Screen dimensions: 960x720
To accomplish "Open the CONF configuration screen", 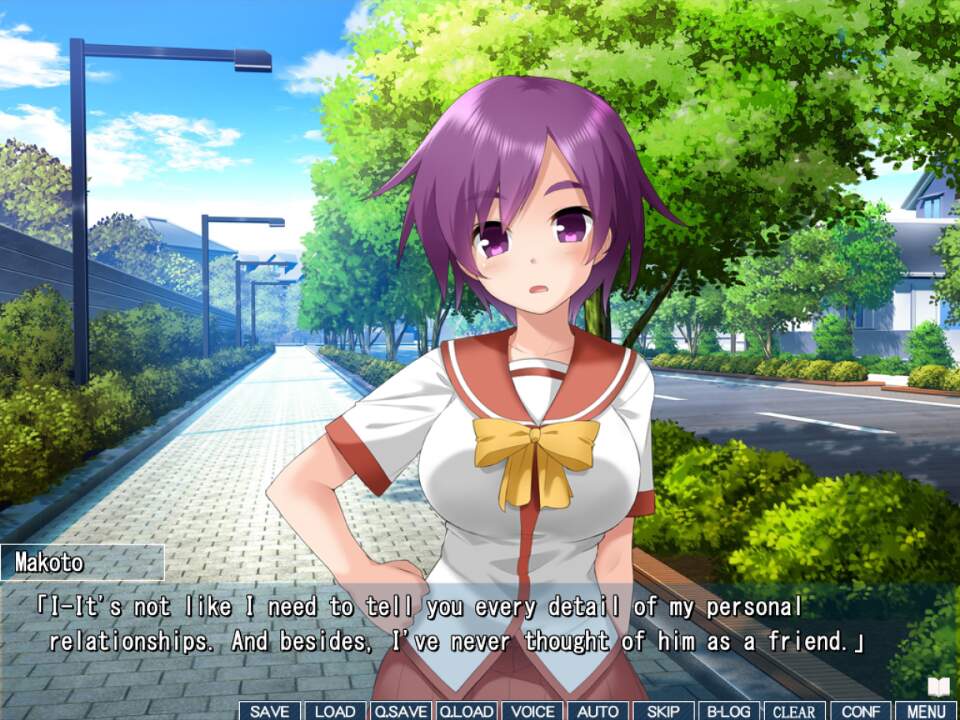I will (x=860, y=711).
